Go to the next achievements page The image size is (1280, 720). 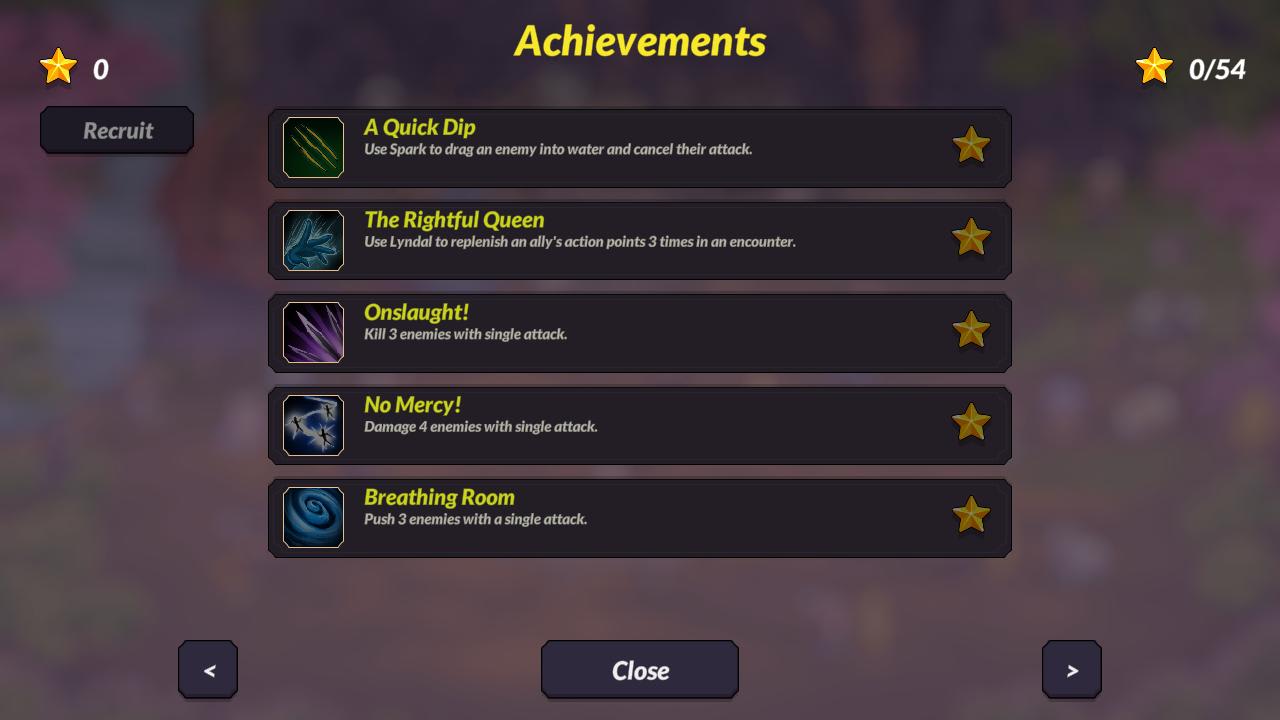coord(1071,670)
